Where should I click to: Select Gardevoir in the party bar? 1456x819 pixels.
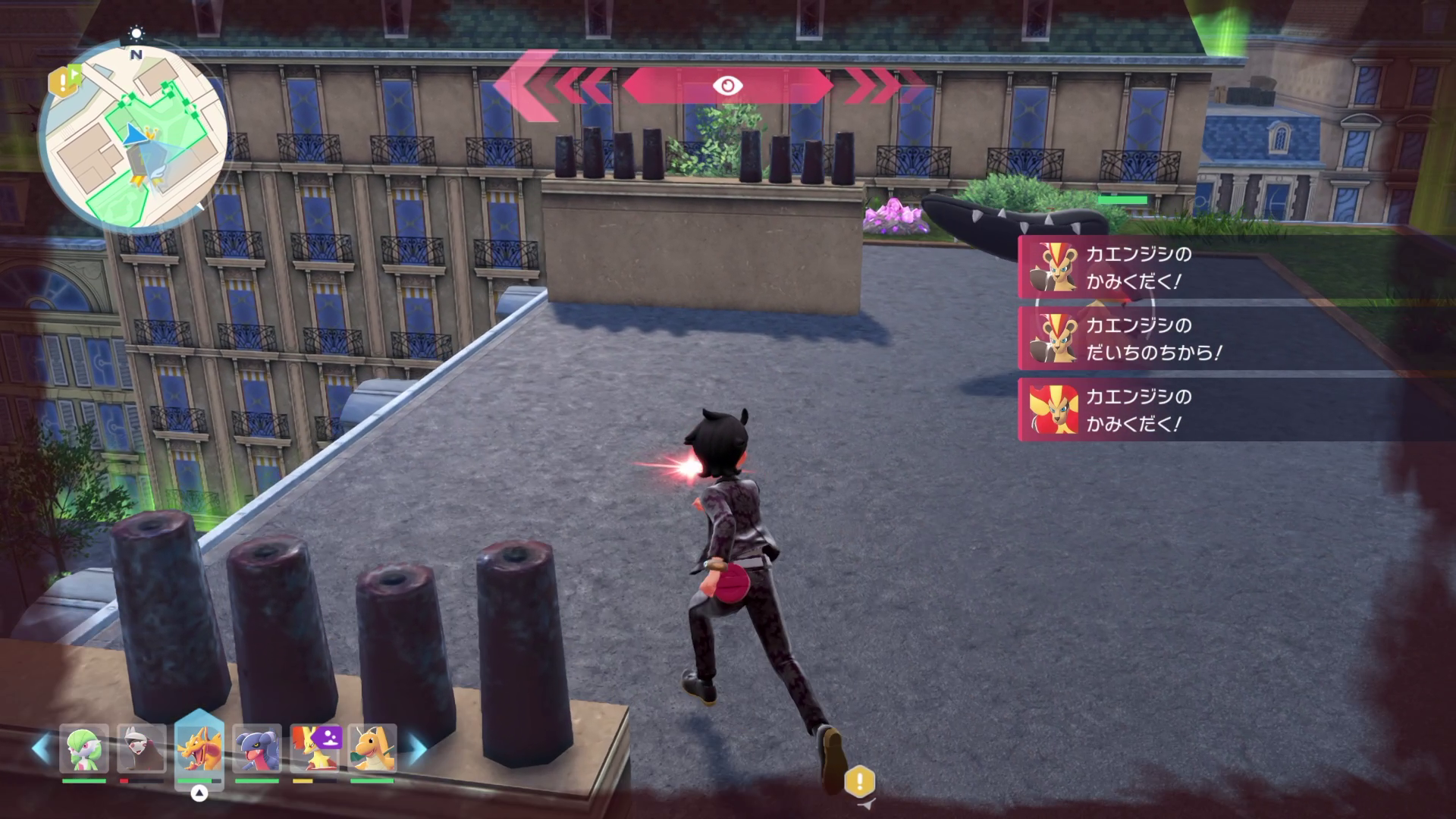tap(84, 748)
